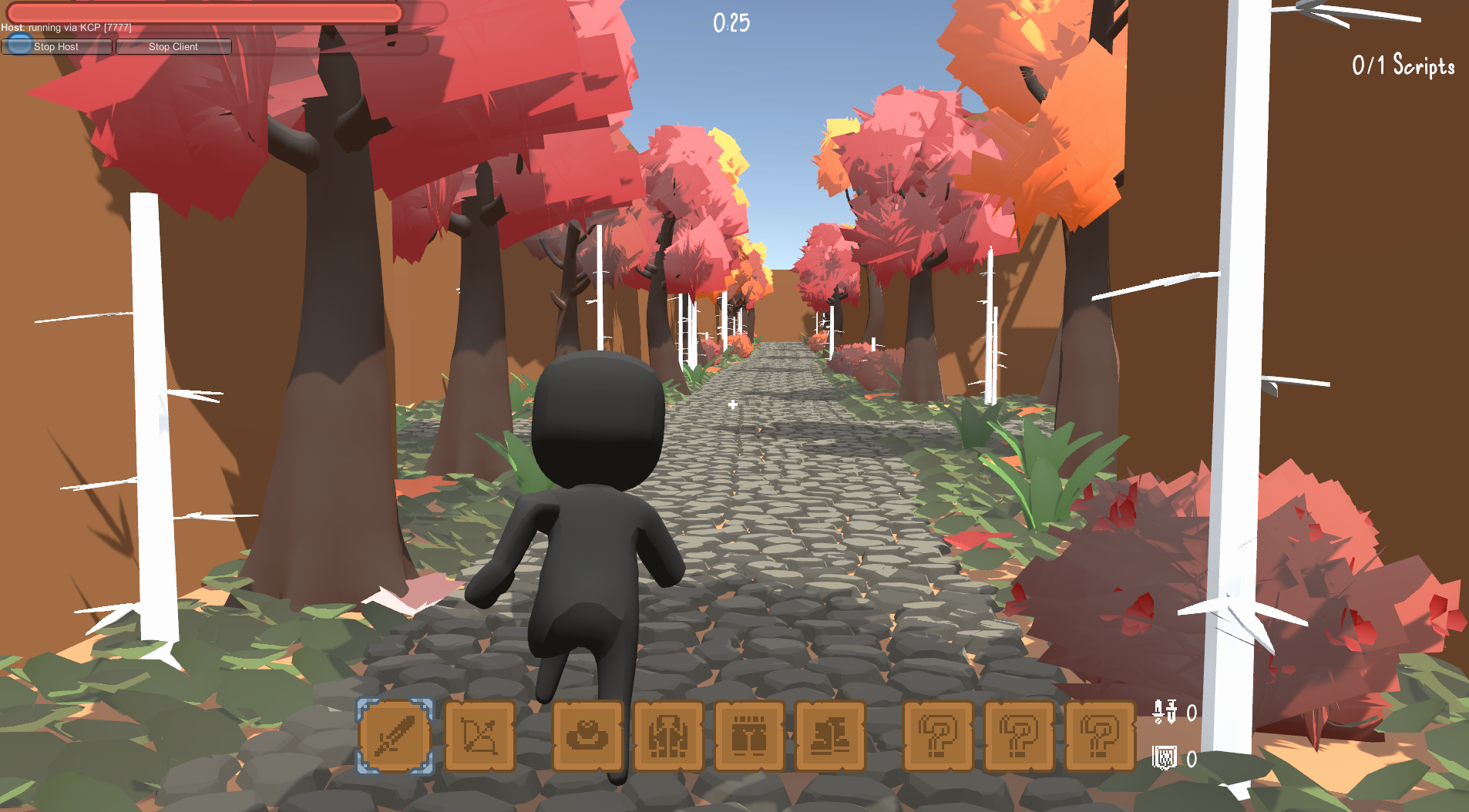Open the coat armor slot
The width and height of the screenshot is (1469, 812).
(x=668, y=736)
